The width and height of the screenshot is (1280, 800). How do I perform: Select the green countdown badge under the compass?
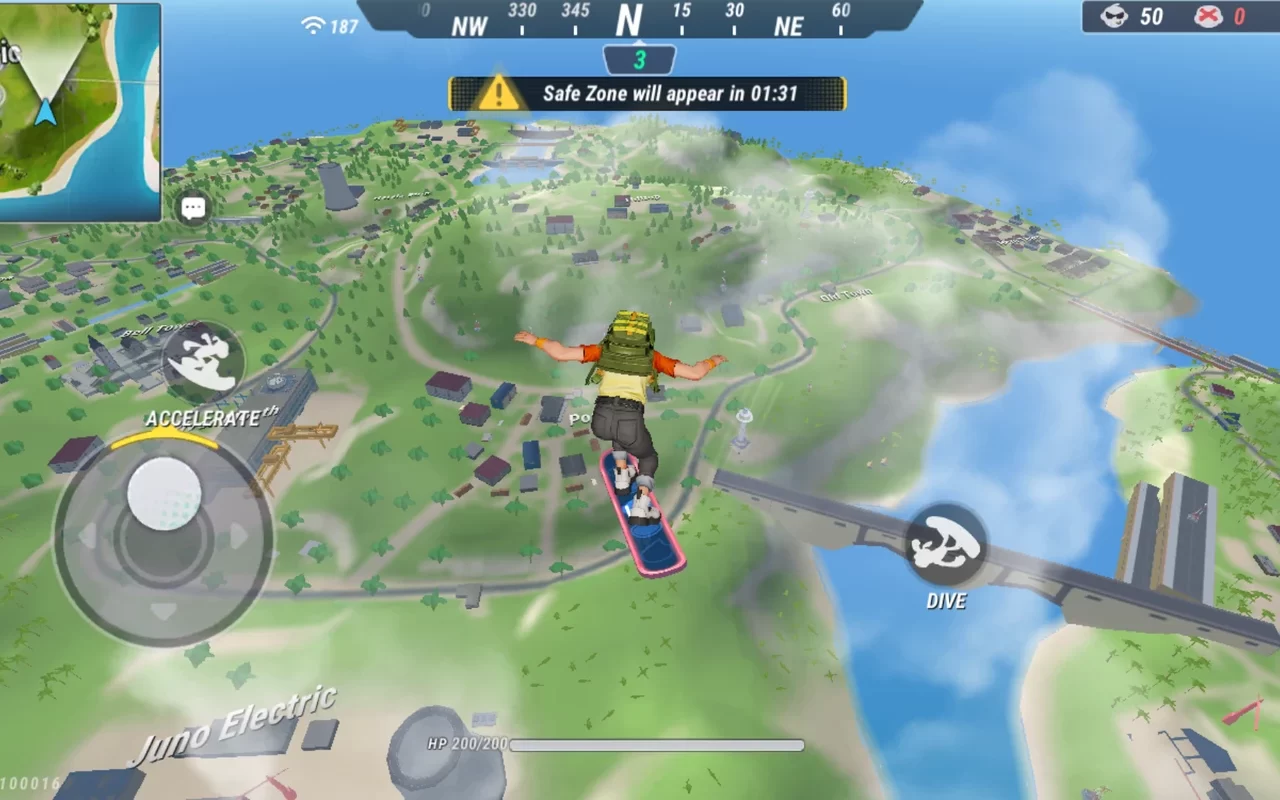(x=638, y=60)
